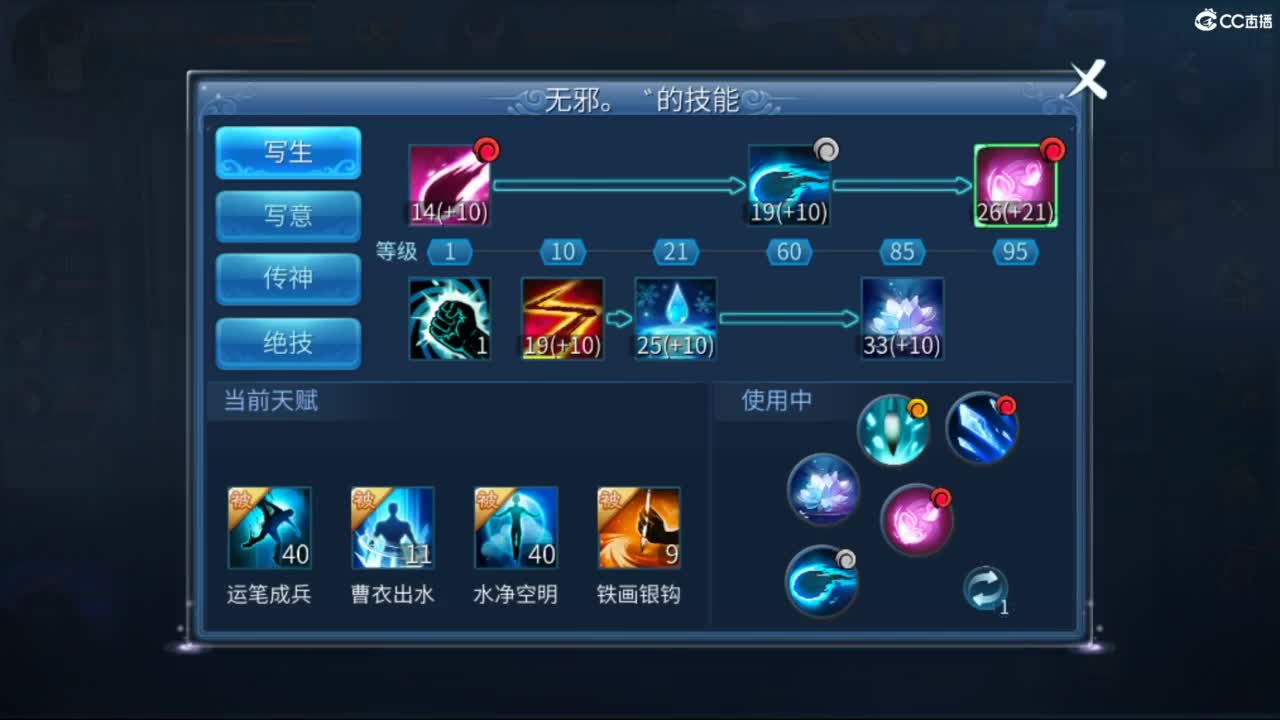Select the green-highlighted pink lotus skill 26(+21)
Screen dimensions: 1280x720
(1018, 184)
